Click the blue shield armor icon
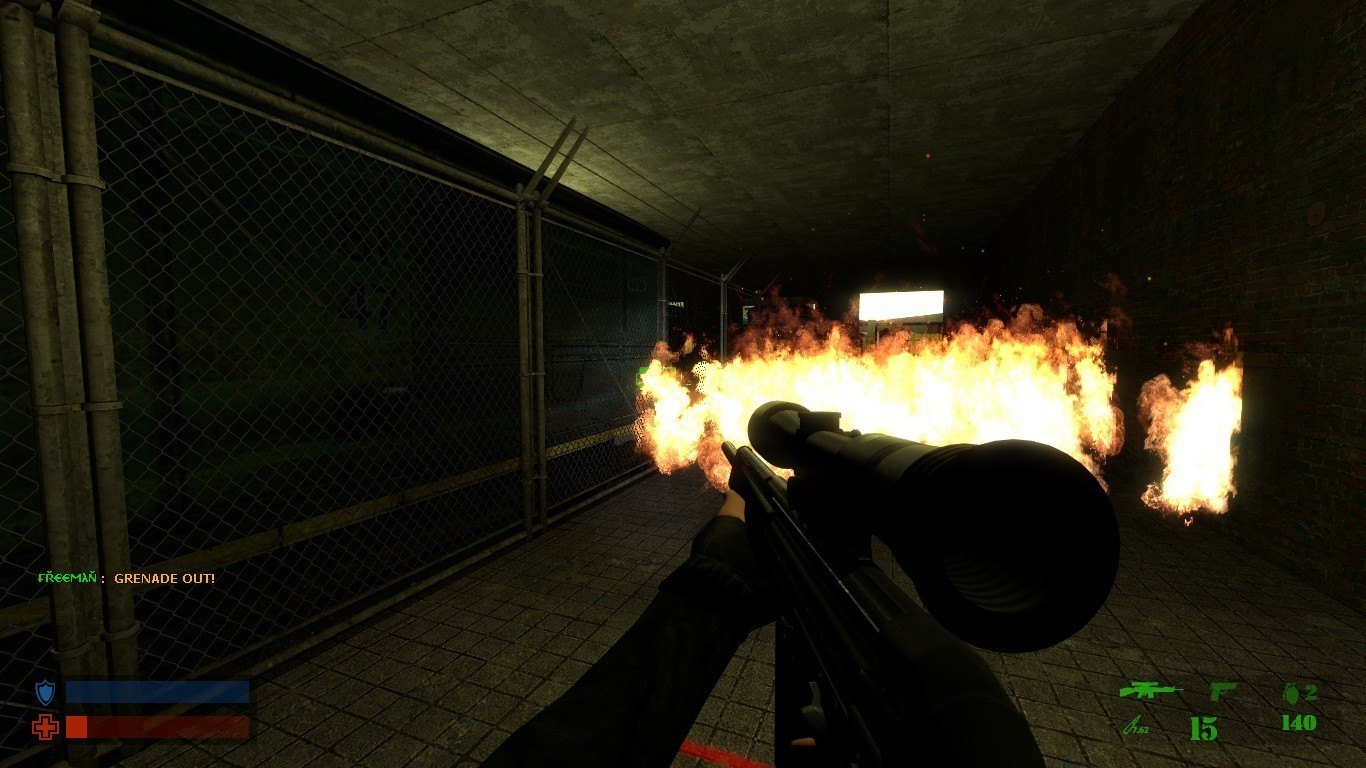Image resolution: width=1366 pixels, height=768 pixels. 45,692
